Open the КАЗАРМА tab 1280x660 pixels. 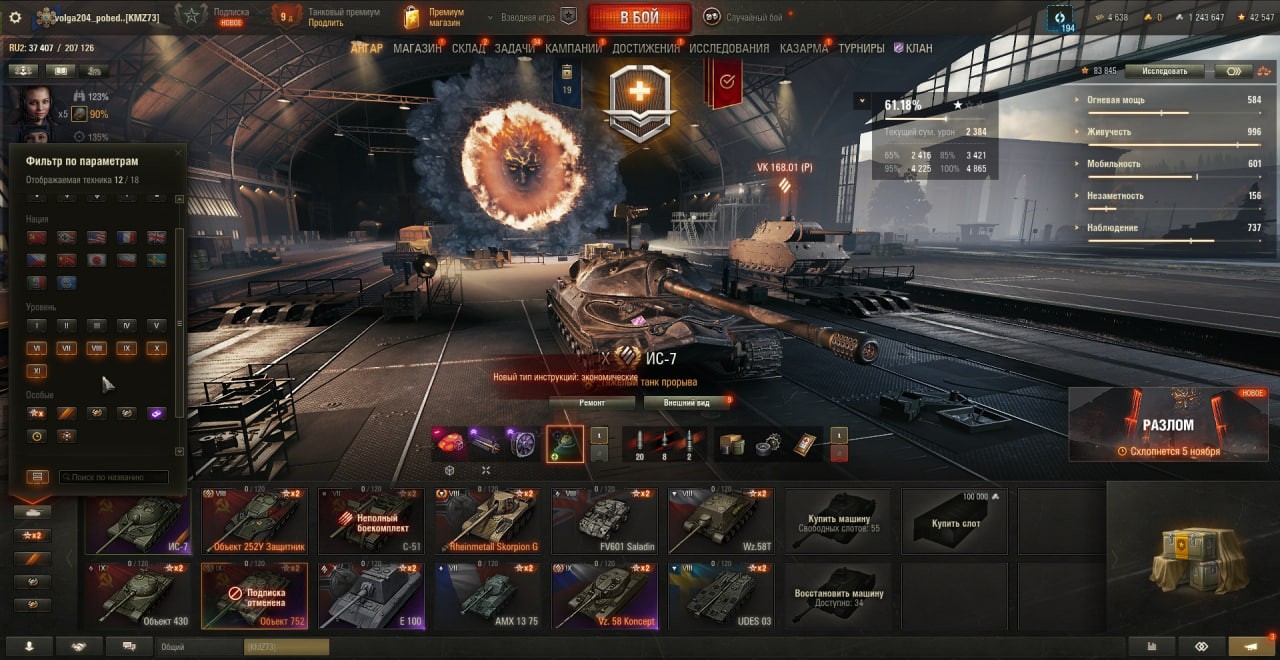tap(803, 48)
